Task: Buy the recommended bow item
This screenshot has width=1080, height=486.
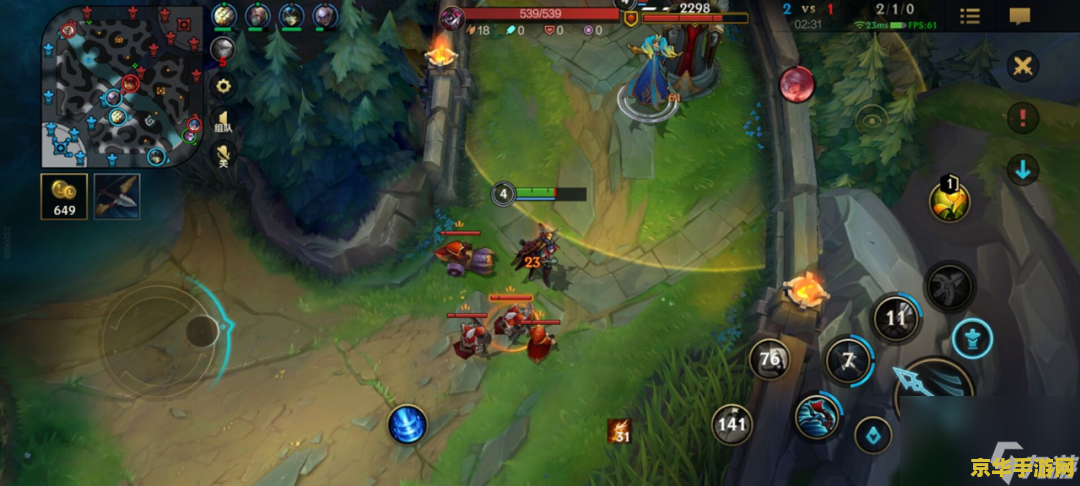Action: click(x=117, y=196)
